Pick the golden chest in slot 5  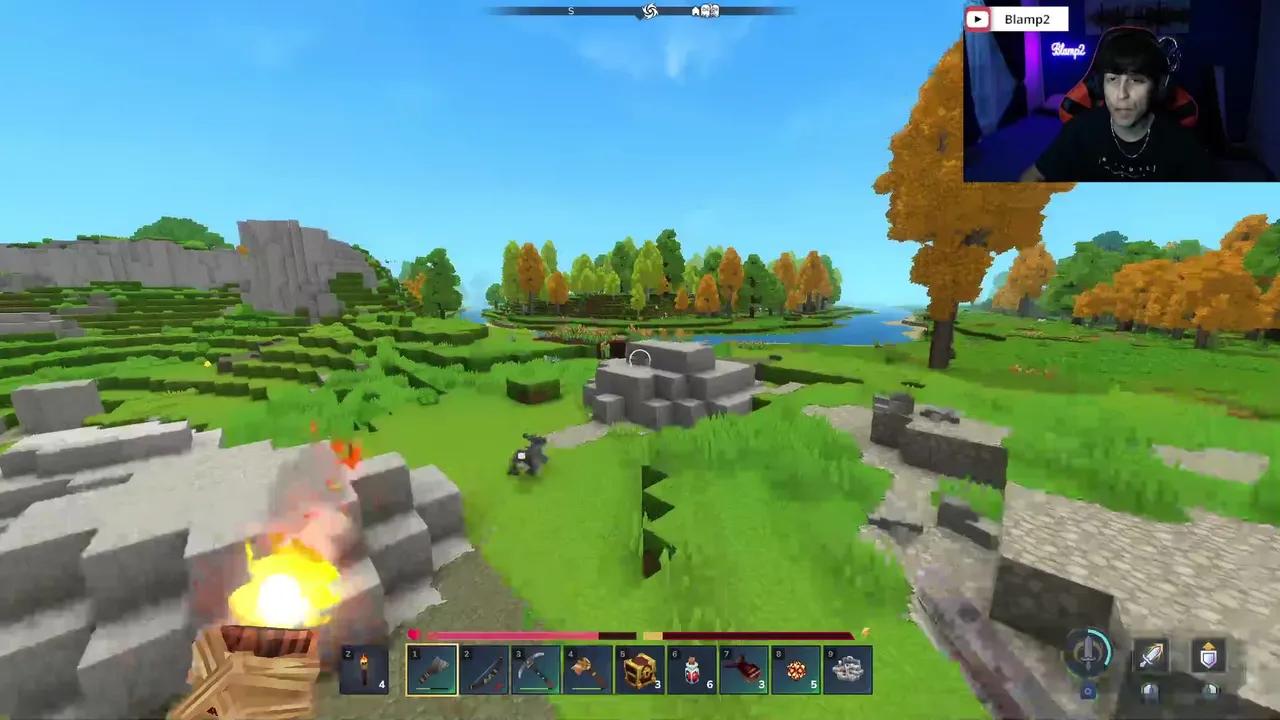click(x=640, y=670)
